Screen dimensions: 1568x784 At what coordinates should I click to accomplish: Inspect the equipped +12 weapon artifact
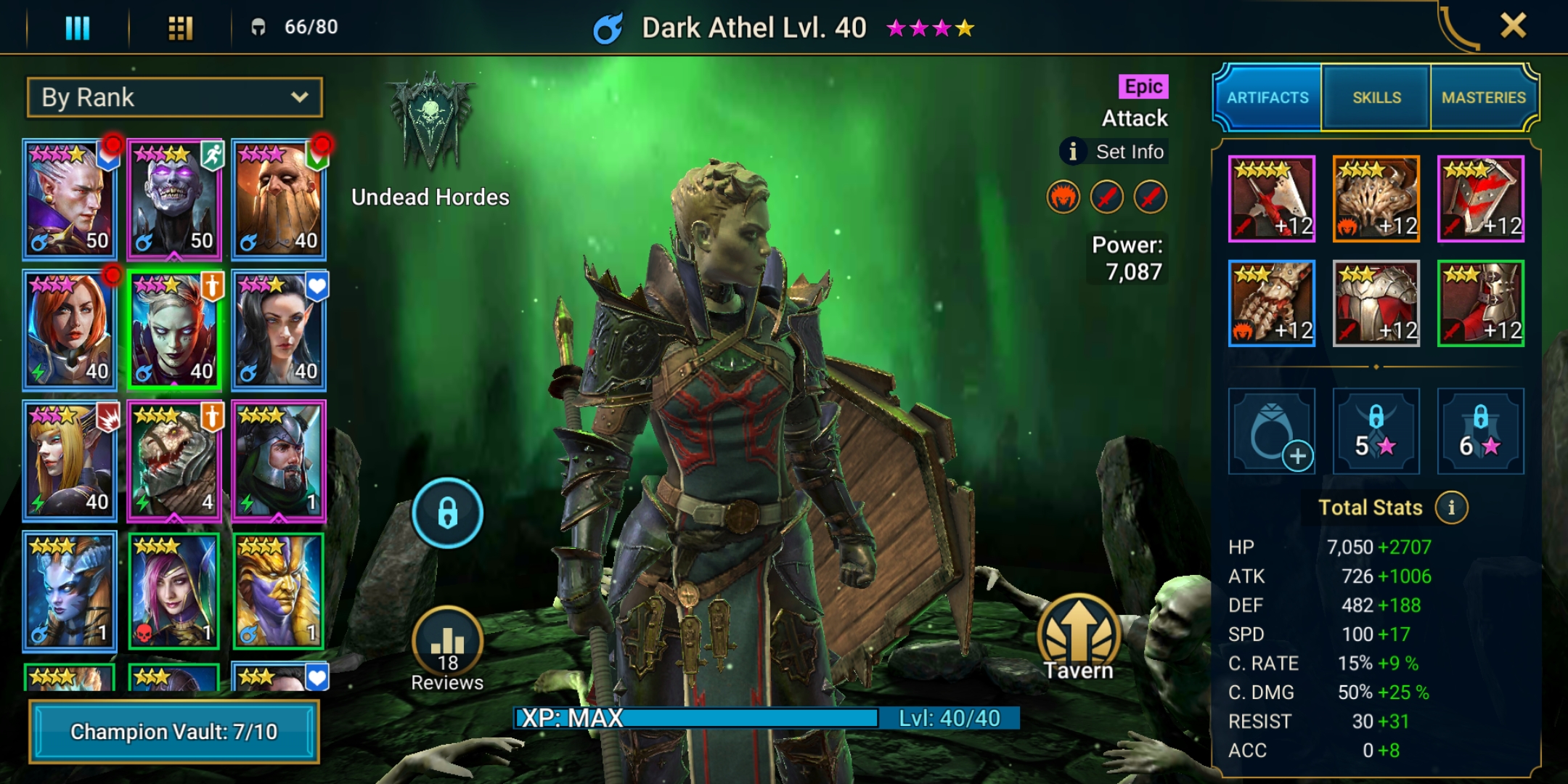click(x=1271, y=197)
